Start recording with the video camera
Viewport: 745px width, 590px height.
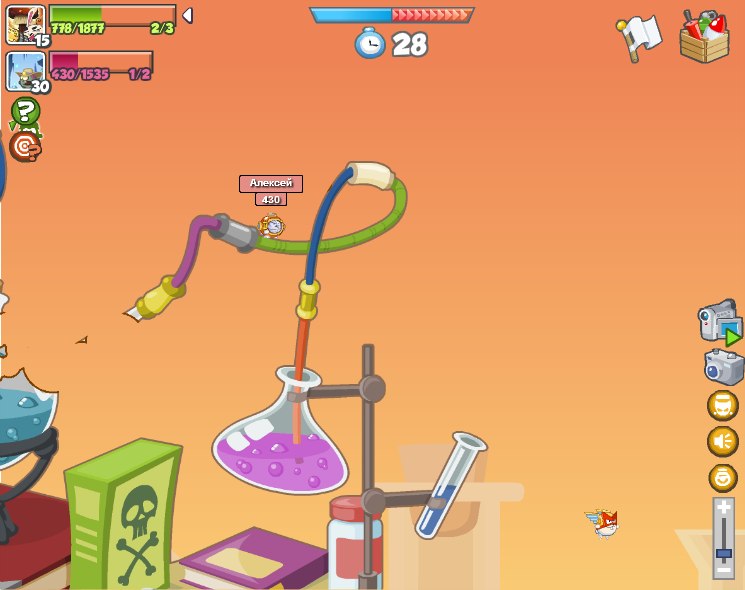[x=719, y=323]
